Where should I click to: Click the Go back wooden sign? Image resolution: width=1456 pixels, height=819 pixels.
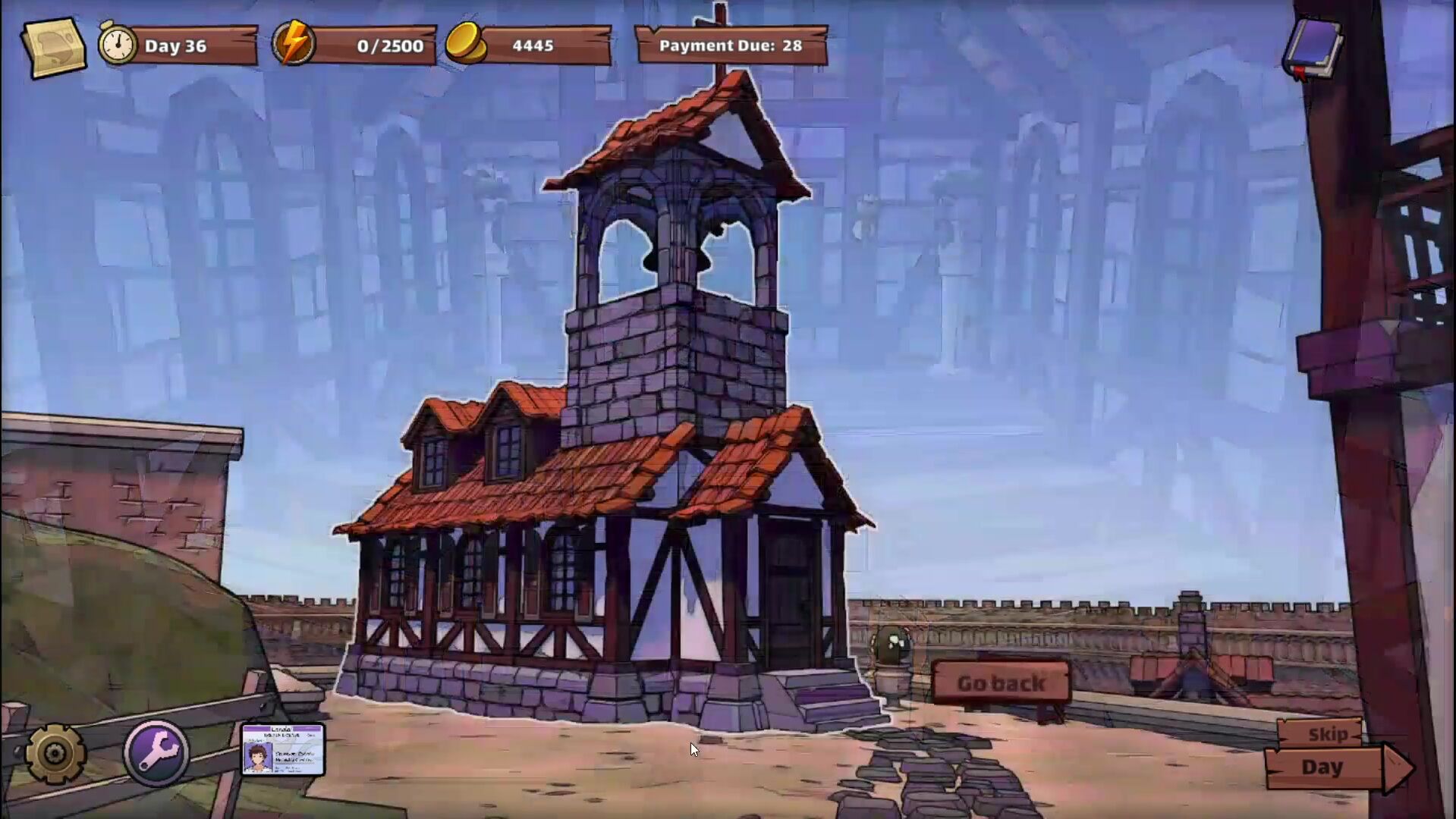(x=1001, y=683)
